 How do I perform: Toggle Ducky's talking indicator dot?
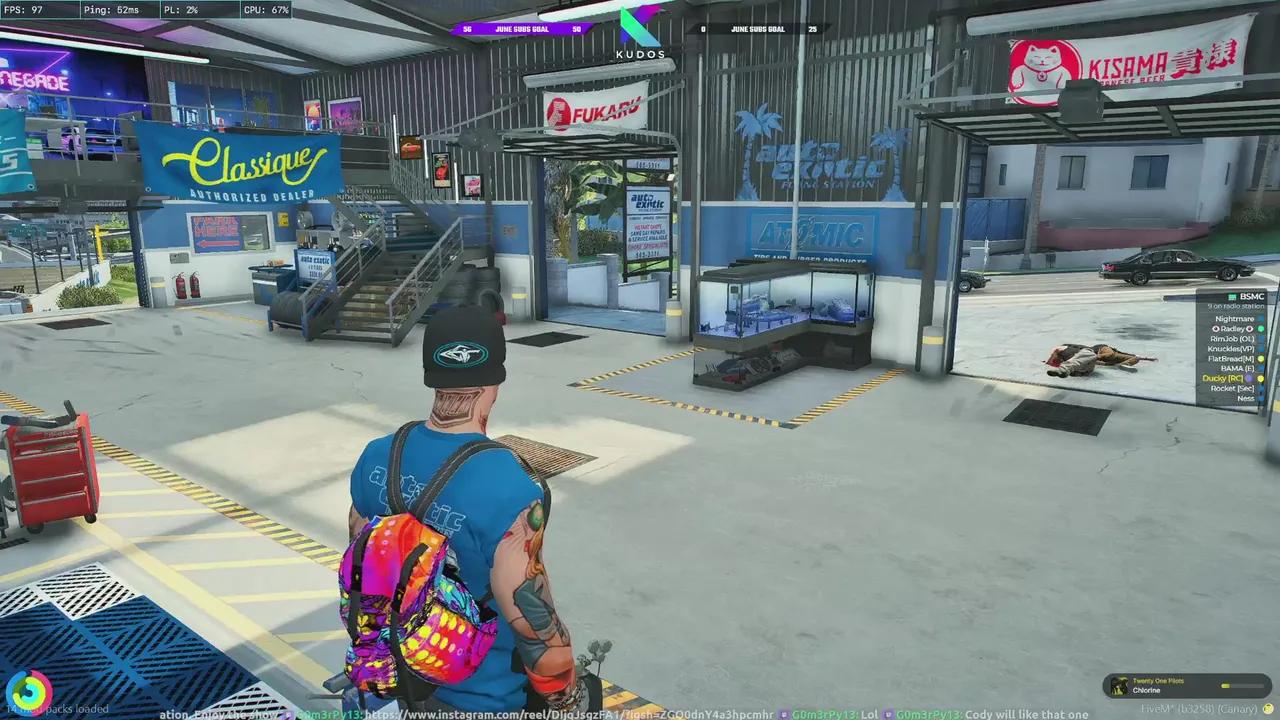point(1260,378)
